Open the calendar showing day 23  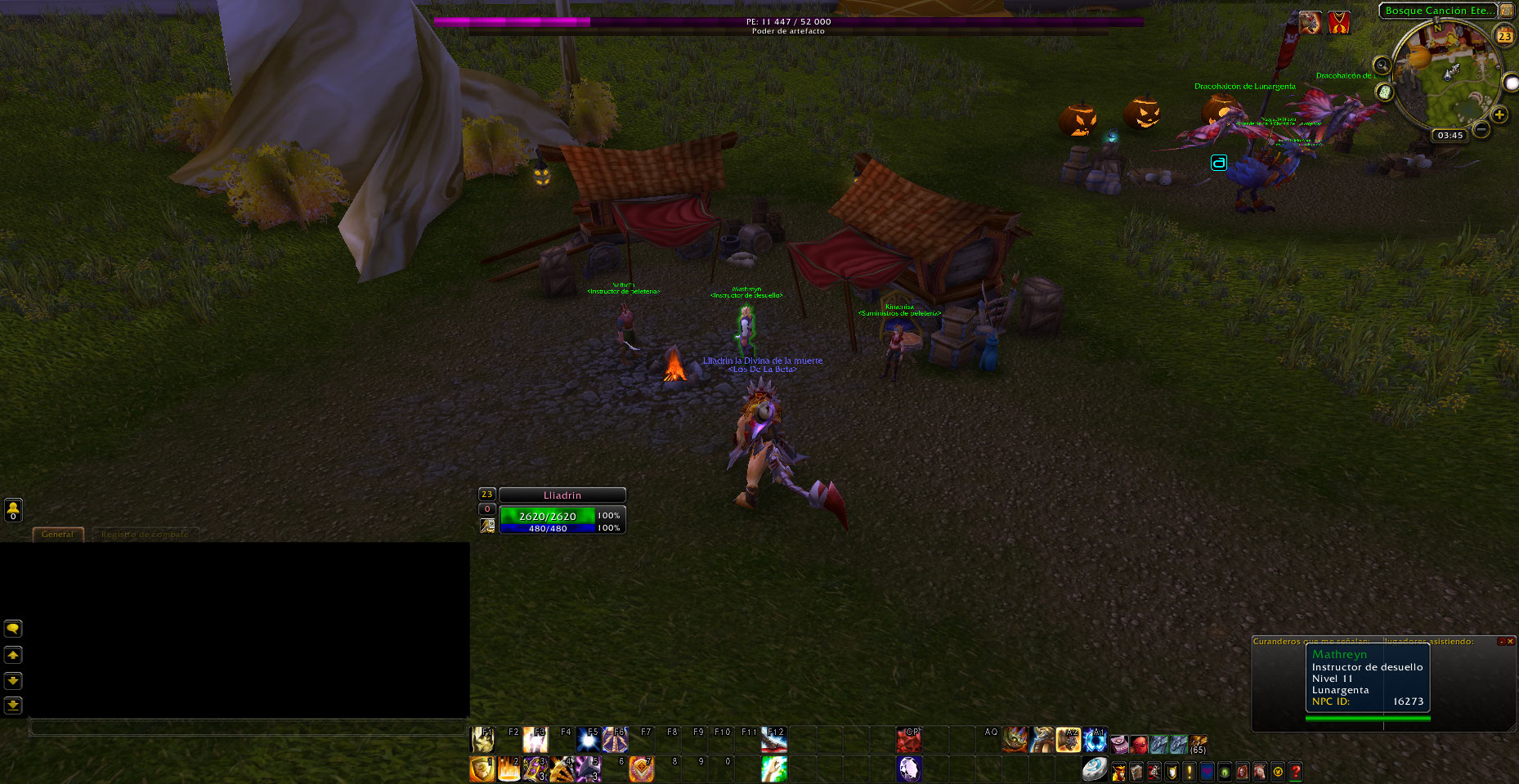[1504, 35]
